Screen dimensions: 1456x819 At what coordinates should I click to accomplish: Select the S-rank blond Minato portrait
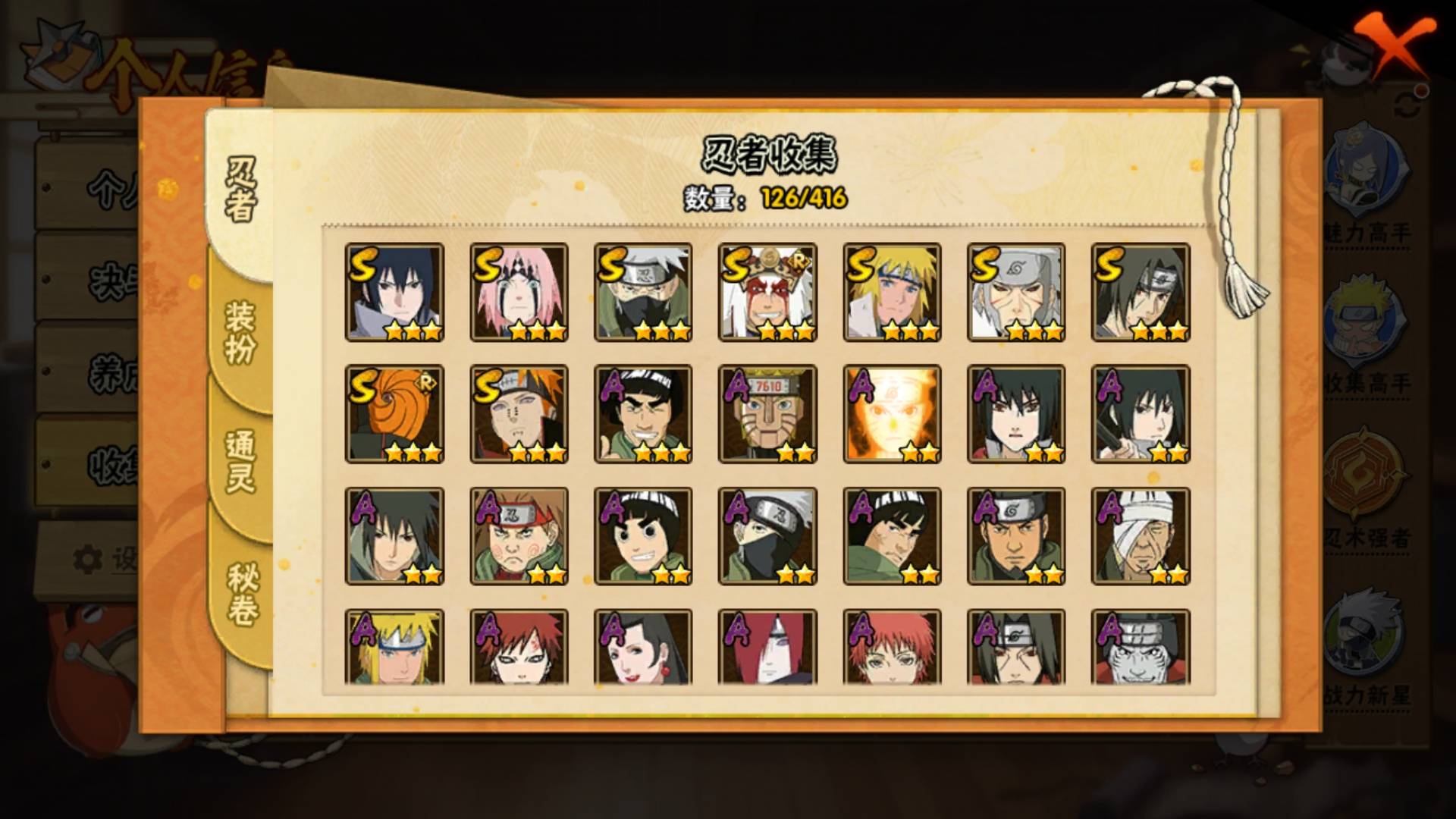892,293
